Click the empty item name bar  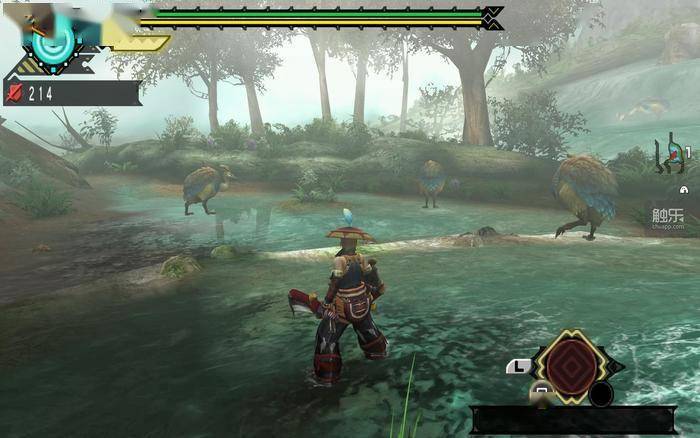coord(573,420)
